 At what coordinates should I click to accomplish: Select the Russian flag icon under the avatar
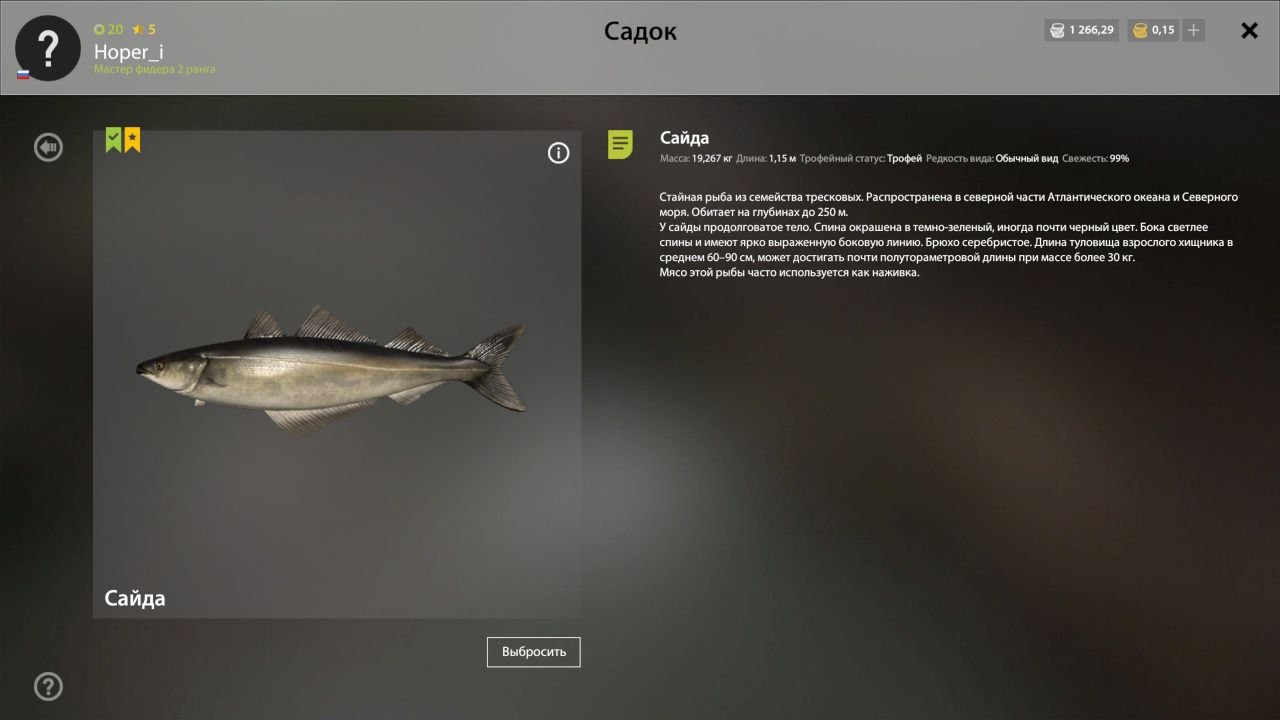click(22, 74)
